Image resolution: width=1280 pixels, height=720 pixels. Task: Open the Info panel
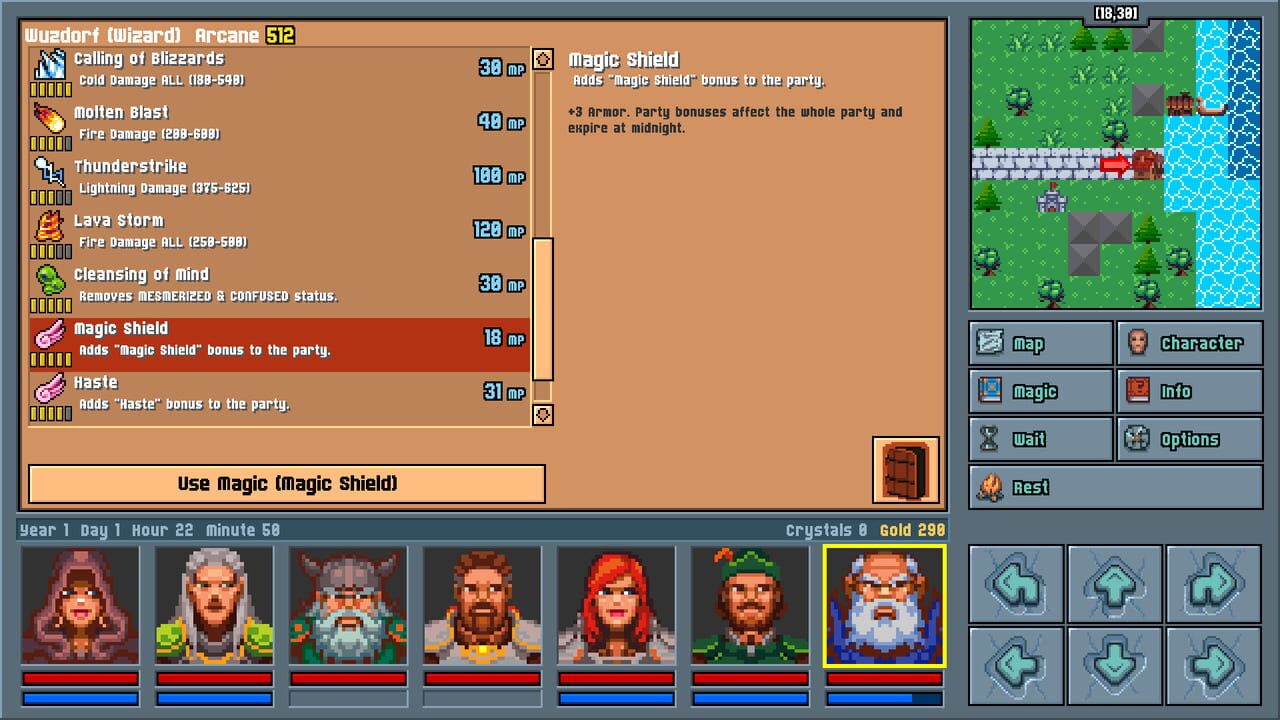pos(1190,391)
